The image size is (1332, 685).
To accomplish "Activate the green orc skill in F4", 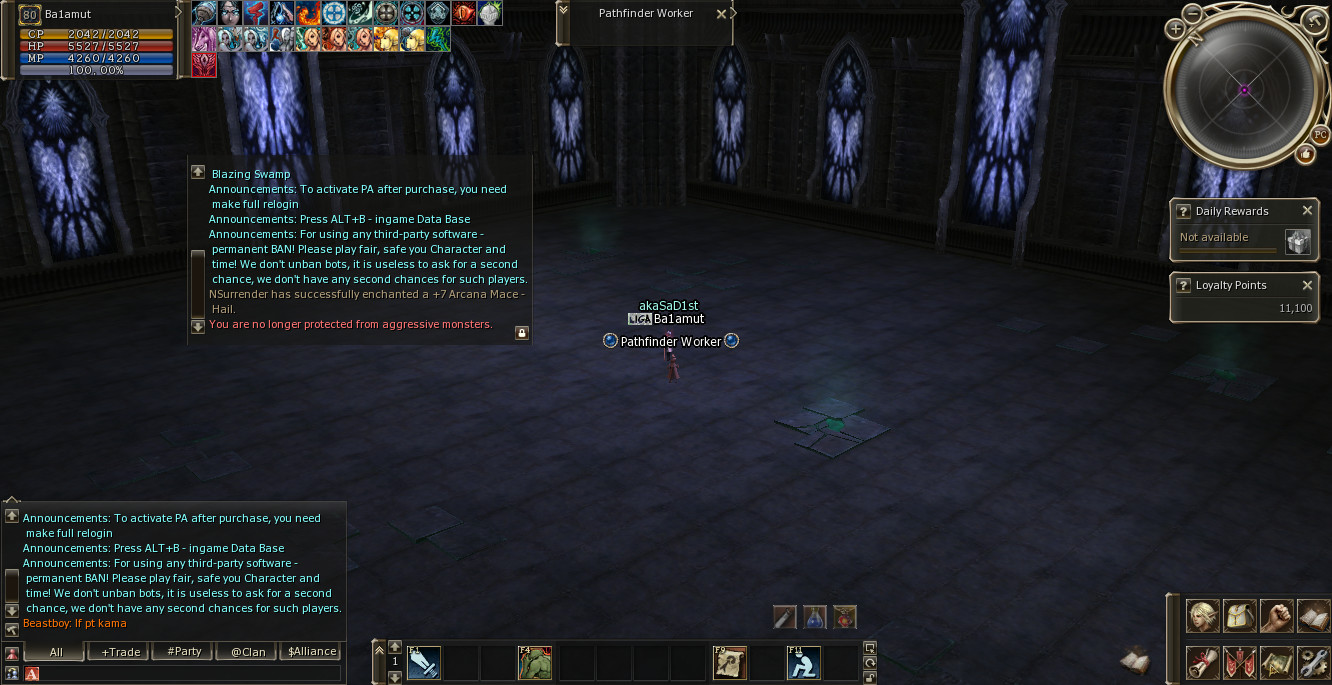I will (x=534, y=662).
